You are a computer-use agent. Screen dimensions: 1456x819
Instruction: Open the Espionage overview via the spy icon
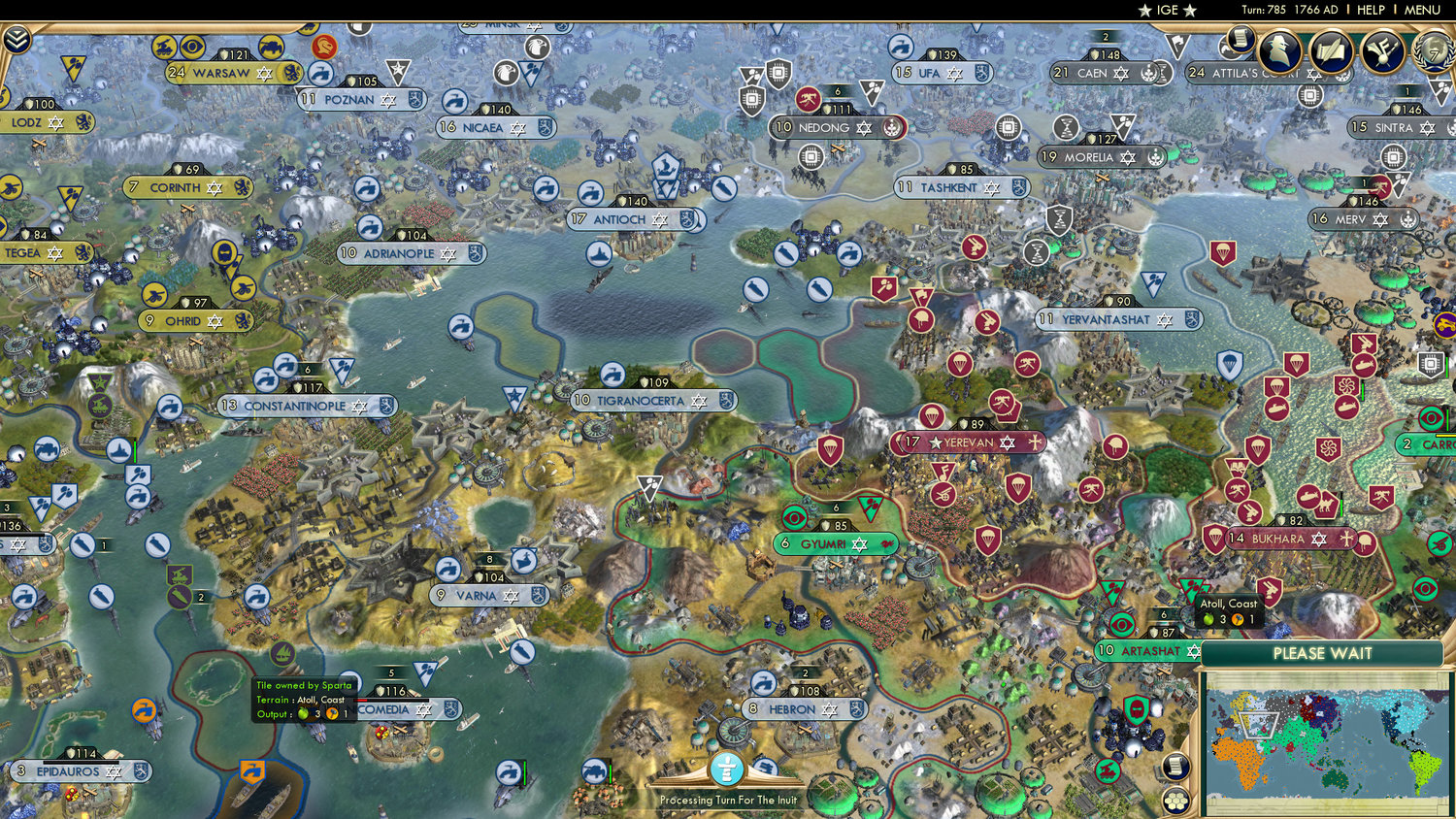point(1280,49)
